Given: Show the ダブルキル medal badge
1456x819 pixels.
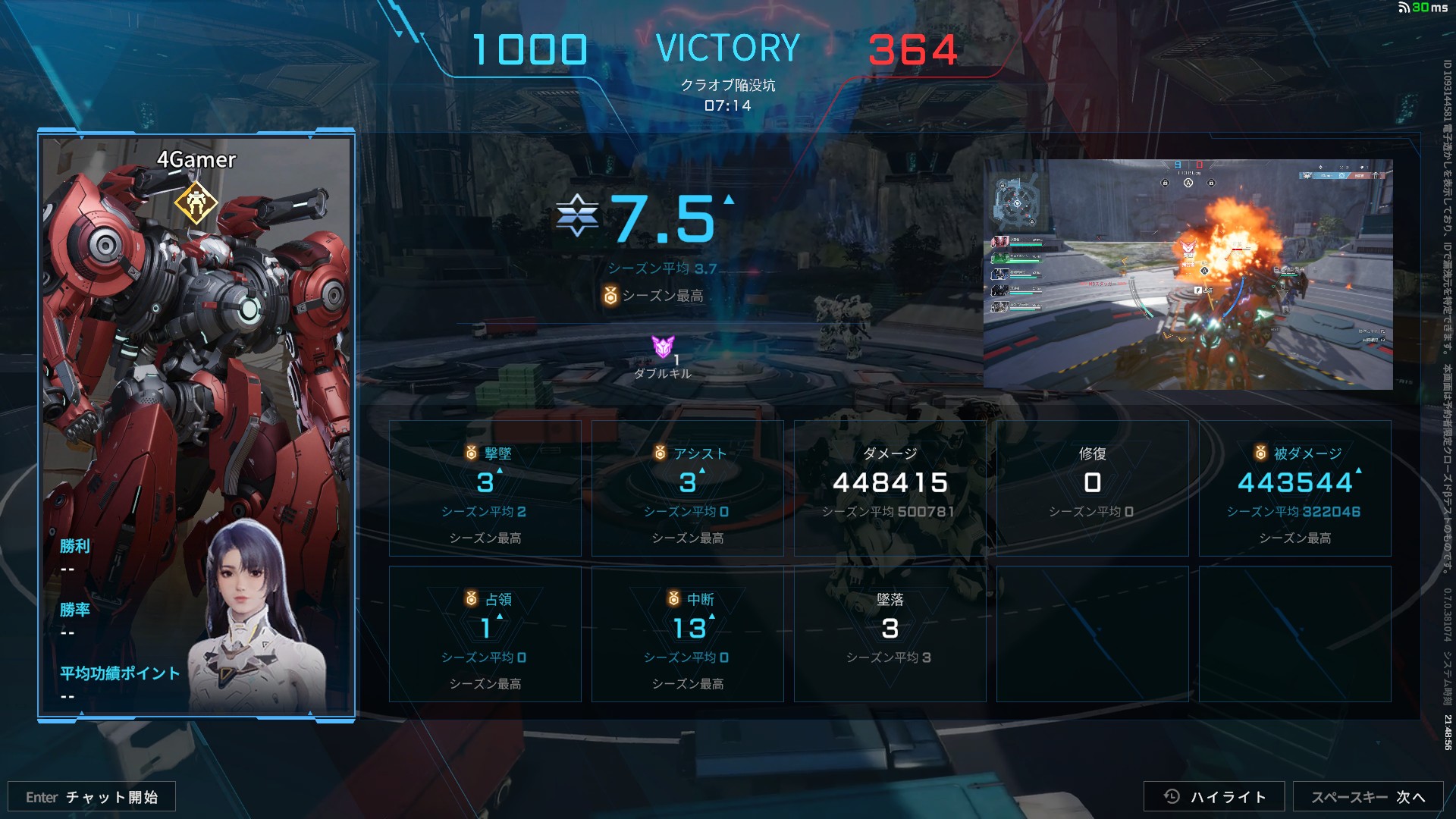Looking at the screenshot, I should pyautogui.click(x=663, y=348).
